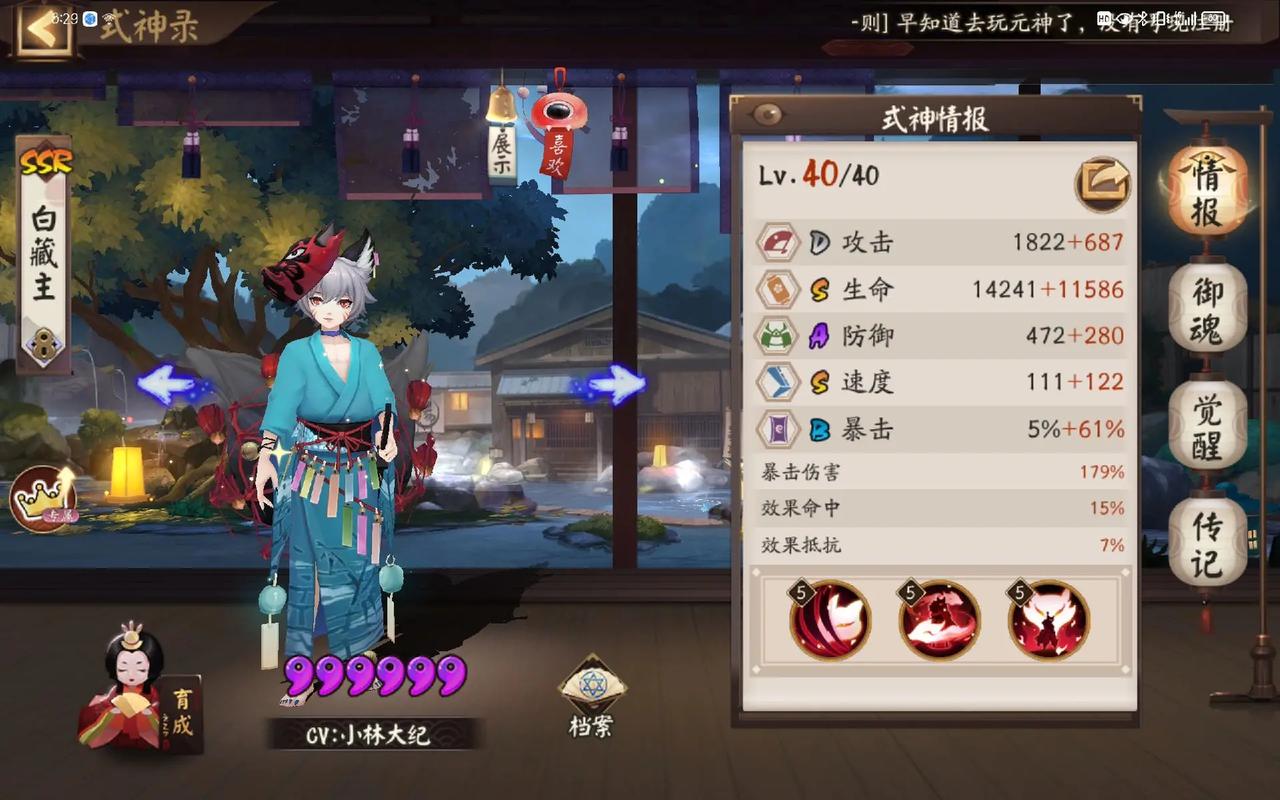Click the share arrow button
The height and width of the screenshot is (800, 1280).
1102,183
